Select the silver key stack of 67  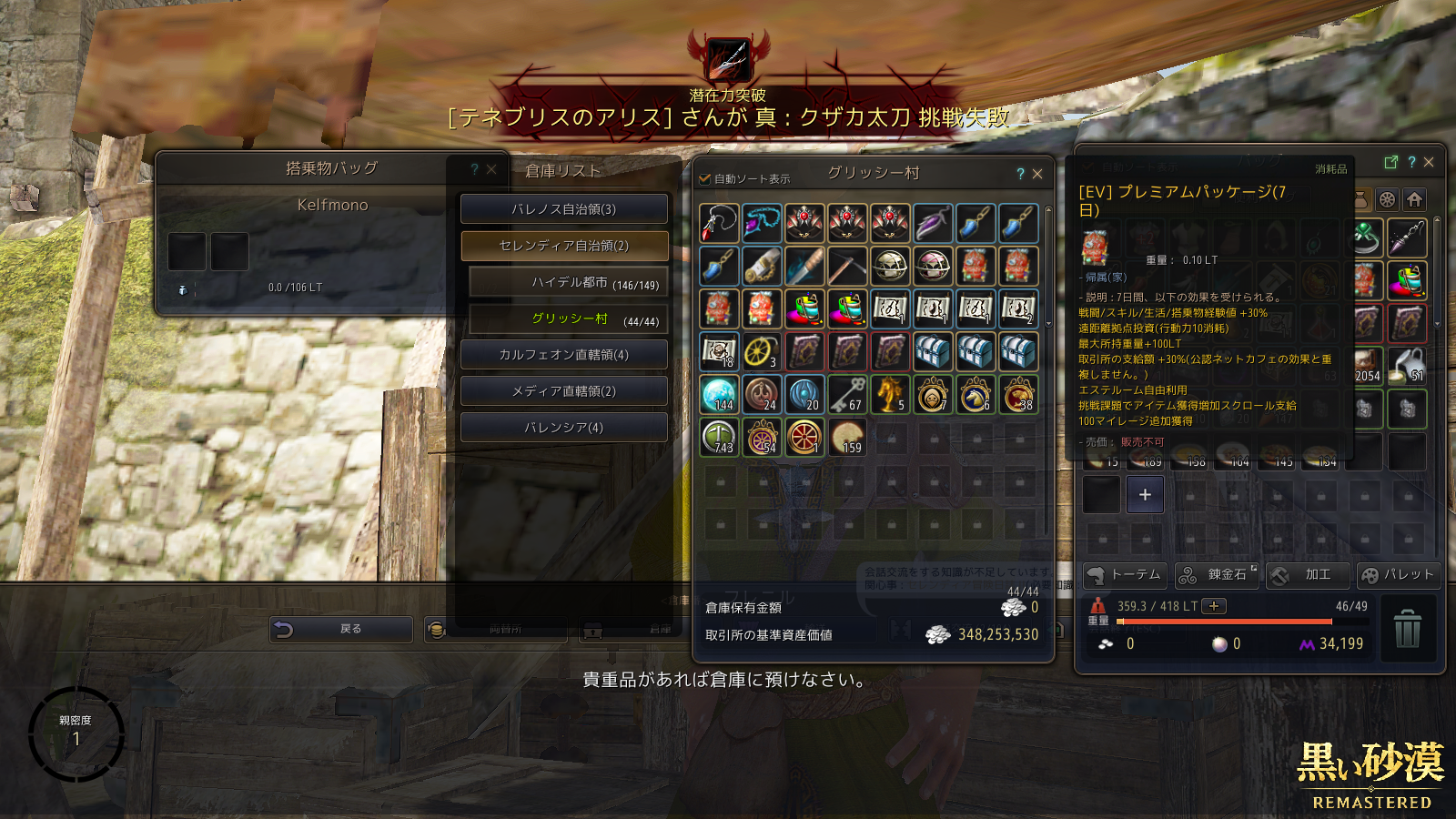click(847, 394)
